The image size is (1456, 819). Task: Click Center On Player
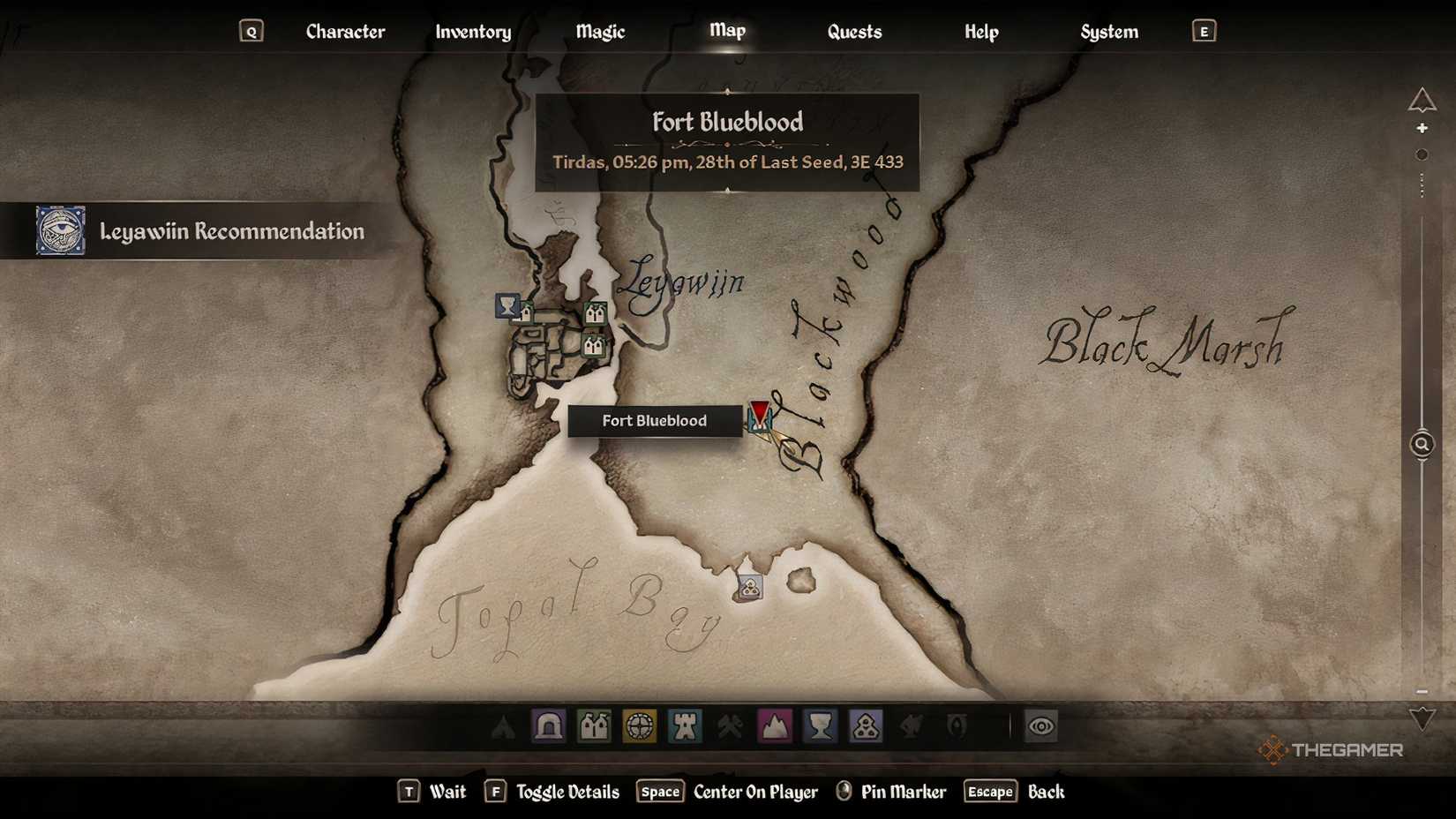755,792
